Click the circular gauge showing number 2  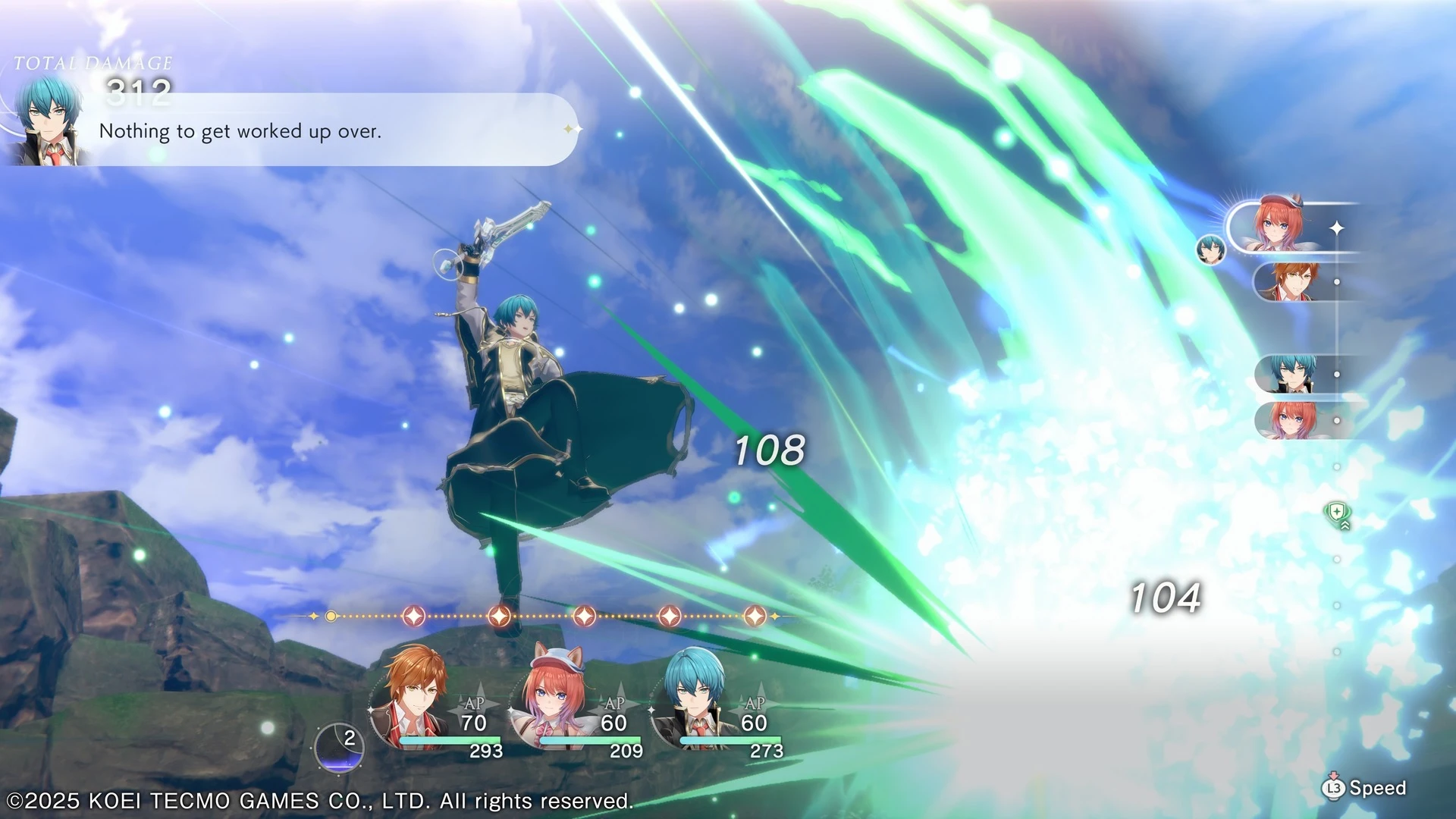[339, 747]
